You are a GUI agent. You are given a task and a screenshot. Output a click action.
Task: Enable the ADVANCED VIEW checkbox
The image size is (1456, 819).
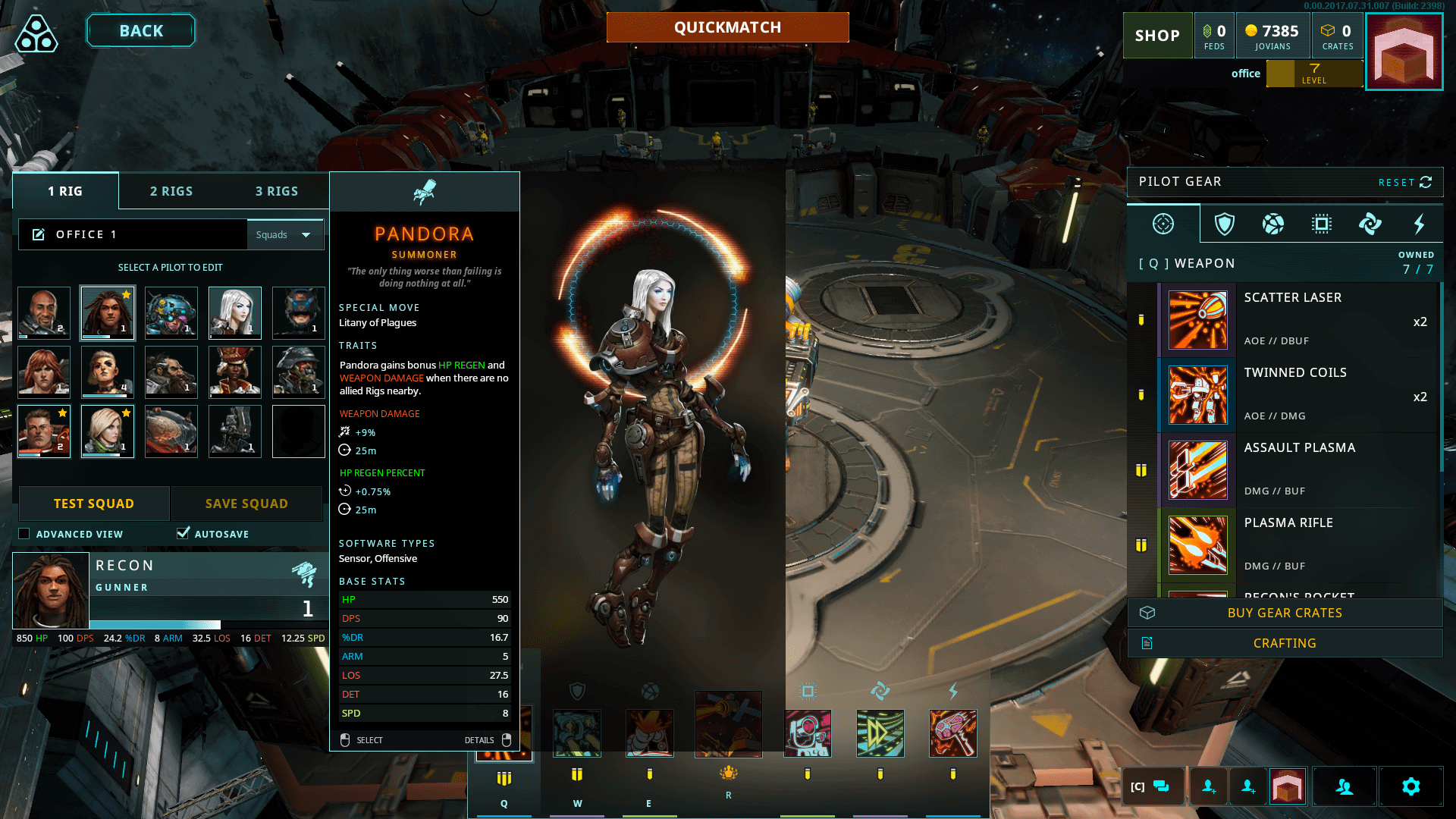tap(24, 534)
